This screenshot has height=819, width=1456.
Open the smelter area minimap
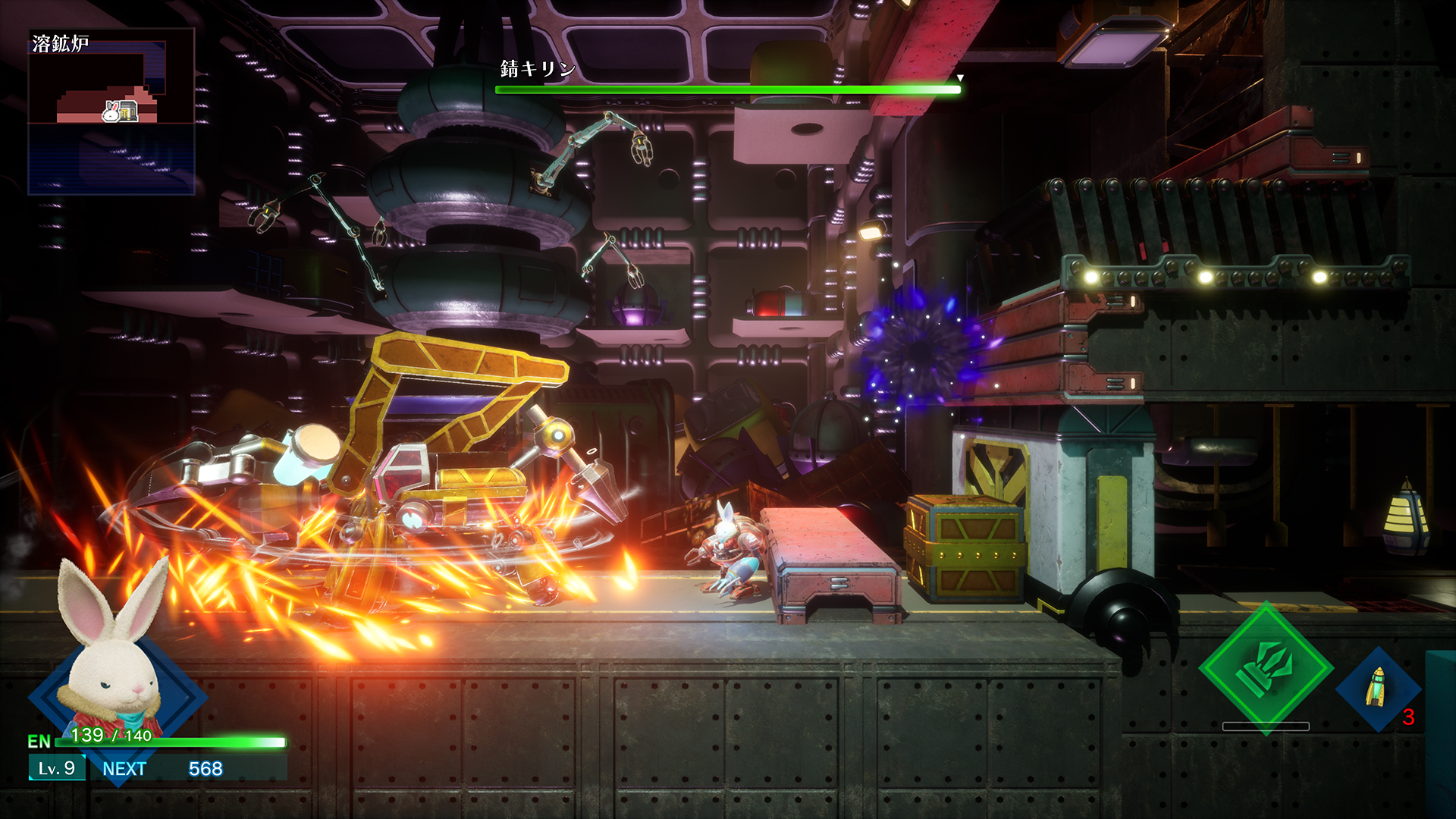[111, 112]
